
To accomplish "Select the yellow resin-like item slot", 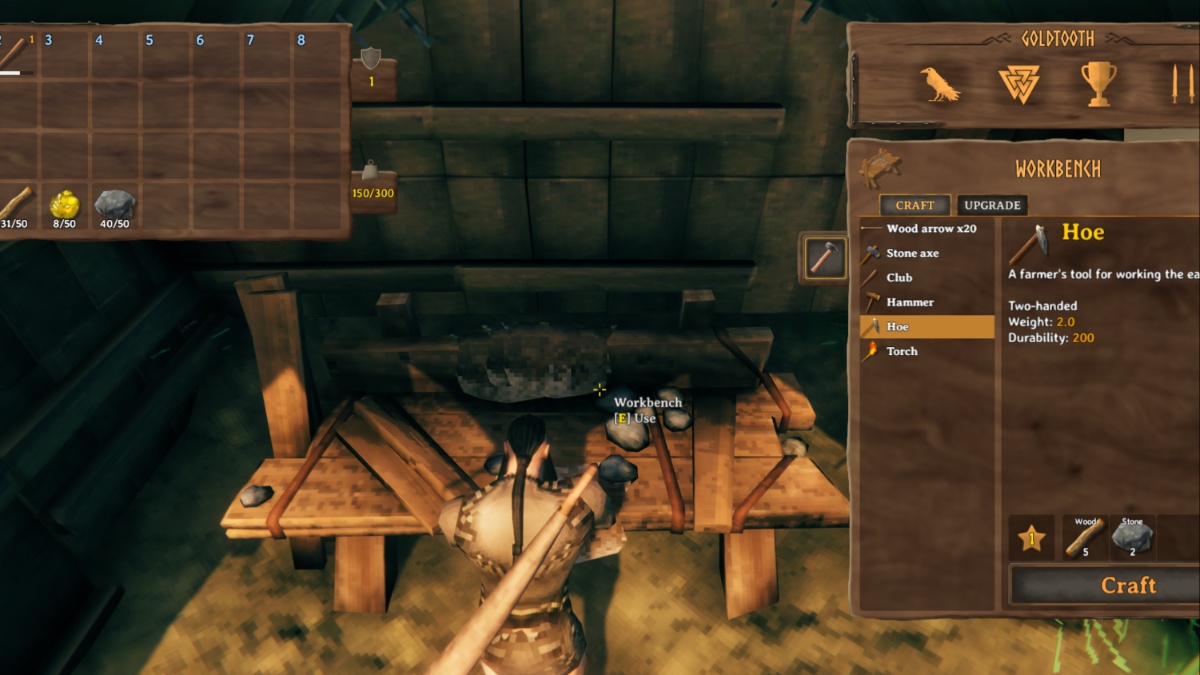I will point(65,206).
